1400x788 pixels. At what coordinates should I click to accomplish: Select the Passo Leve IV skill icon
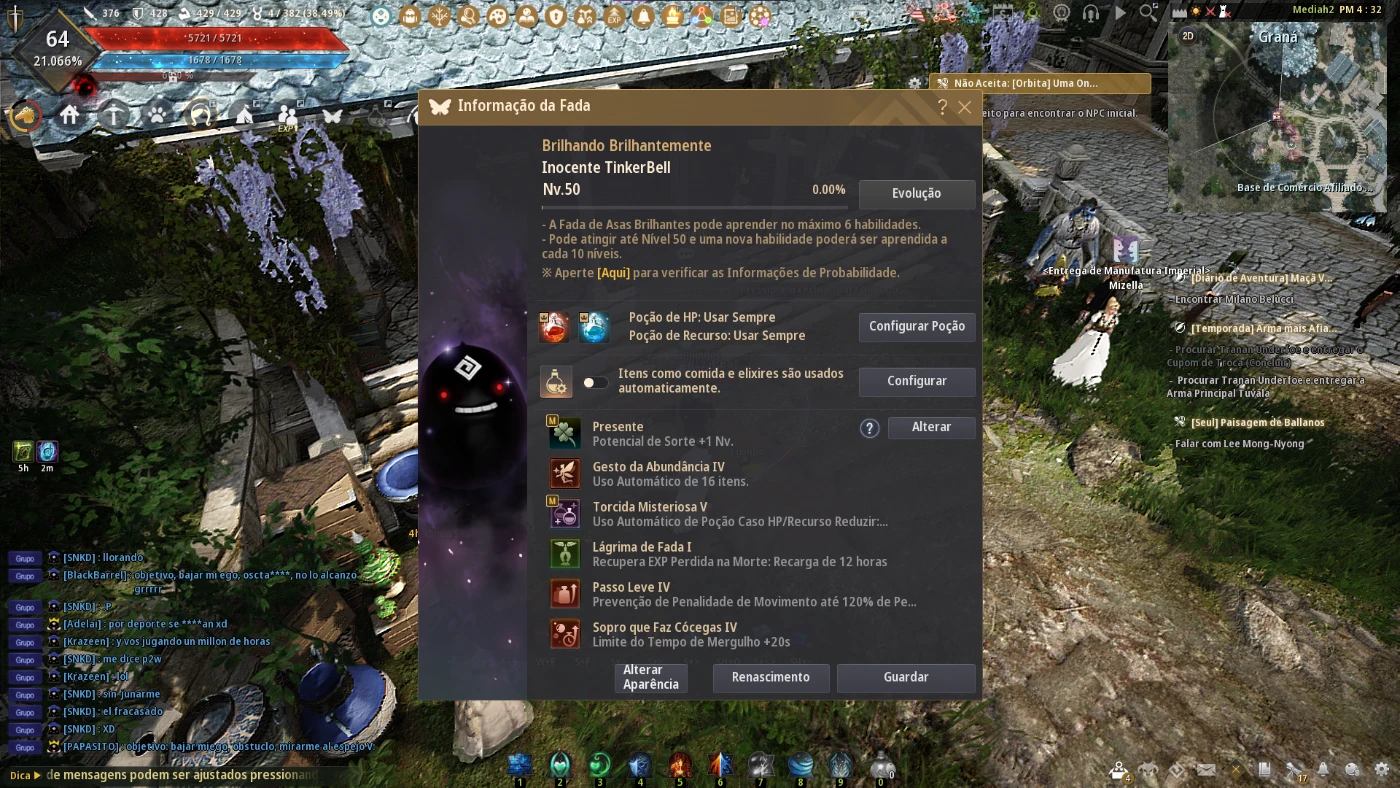(565, 593)
